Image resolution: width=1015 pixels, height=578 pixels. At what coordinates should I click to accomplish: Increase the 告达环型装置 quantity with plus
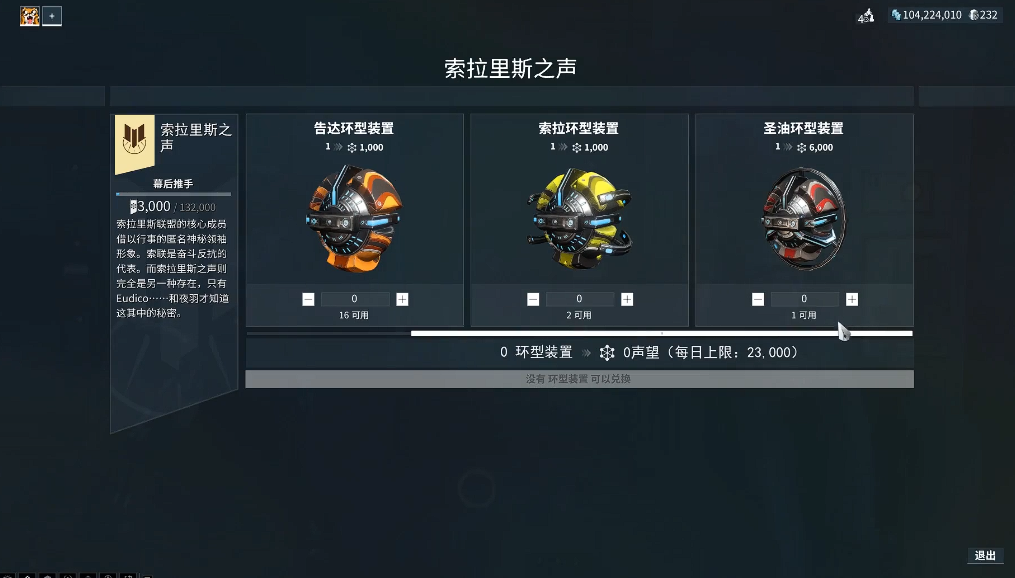[x=402, y=299]
